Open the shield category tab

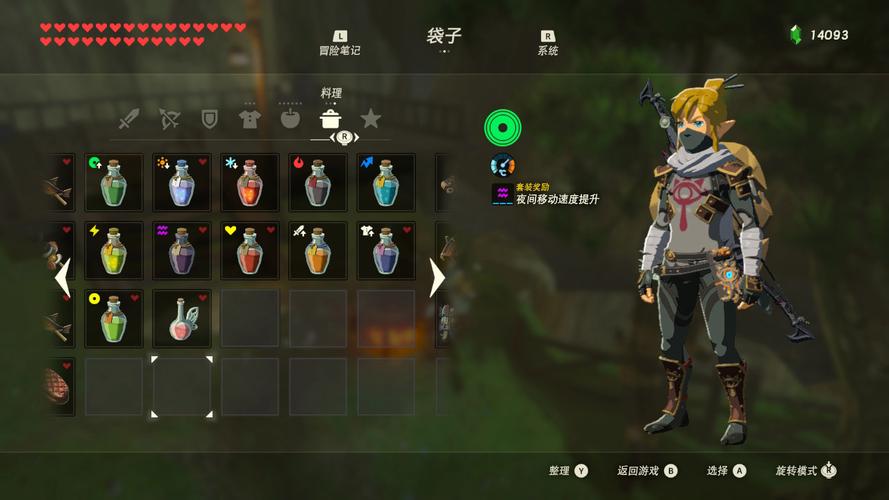pos(209,120)
